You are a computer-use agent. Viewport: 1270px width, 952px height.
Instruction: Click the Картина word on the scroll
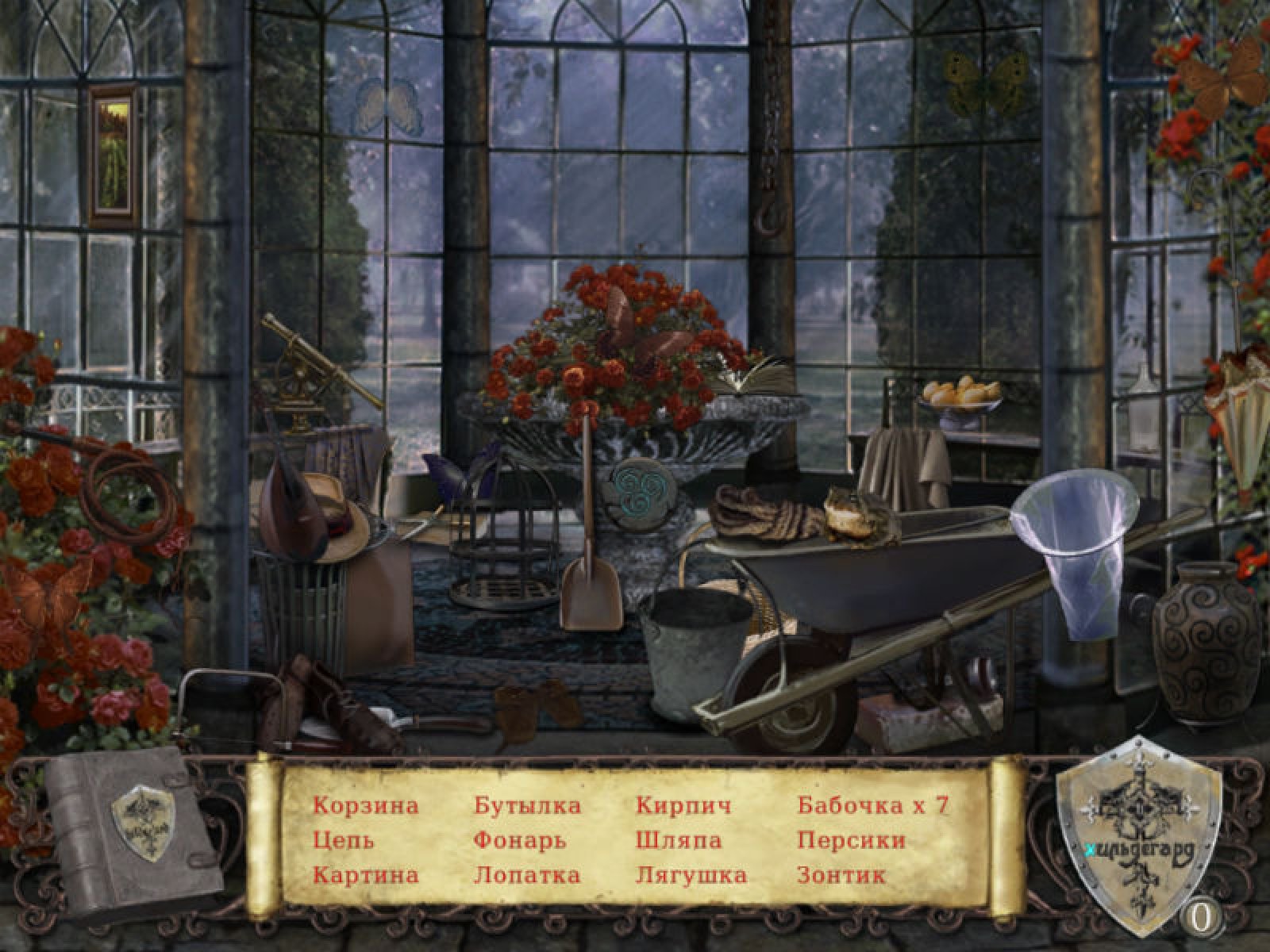pyautogui.click(x=365, y=875)
